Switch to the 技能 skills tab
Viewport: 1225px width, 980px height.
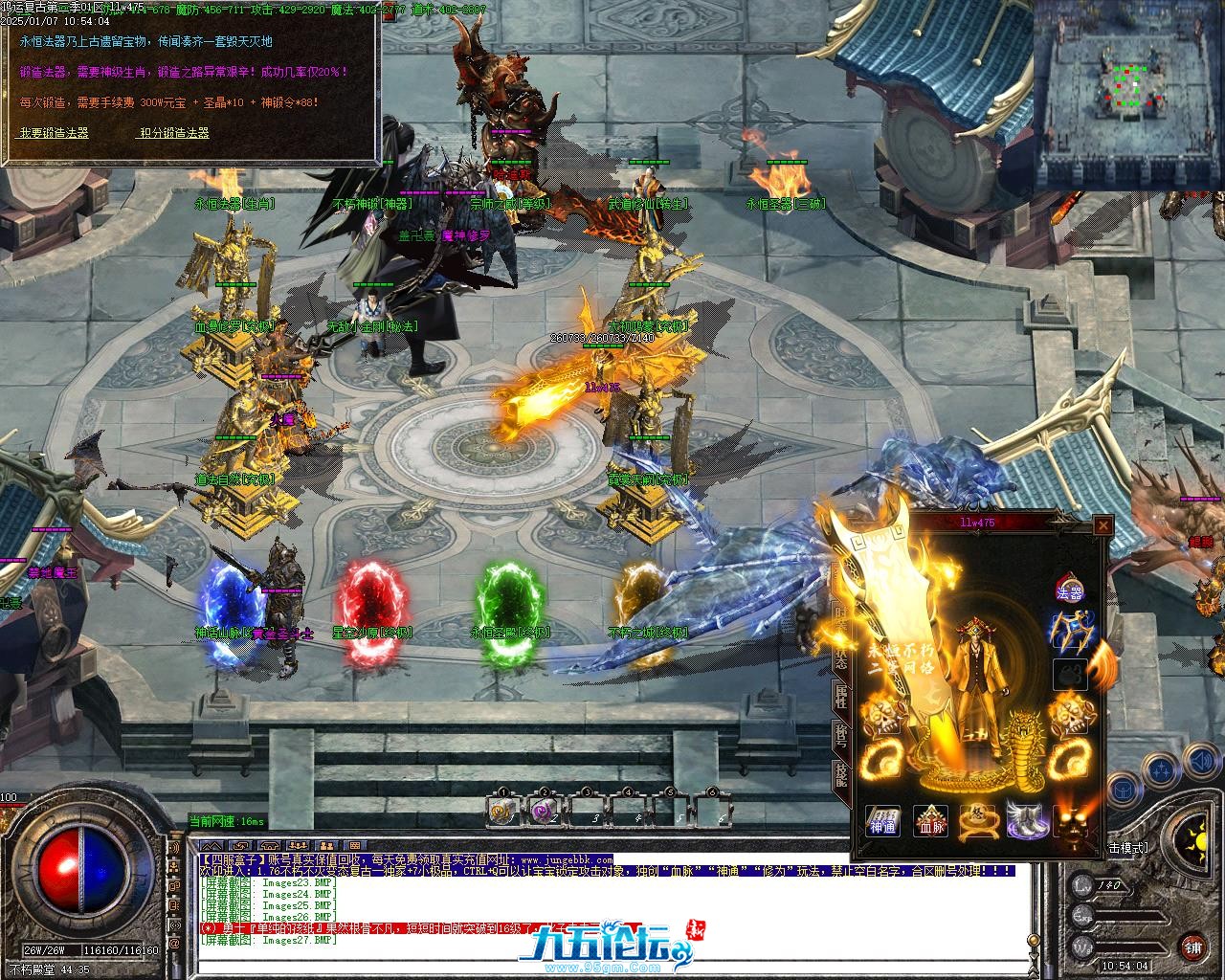click(841, 773)
